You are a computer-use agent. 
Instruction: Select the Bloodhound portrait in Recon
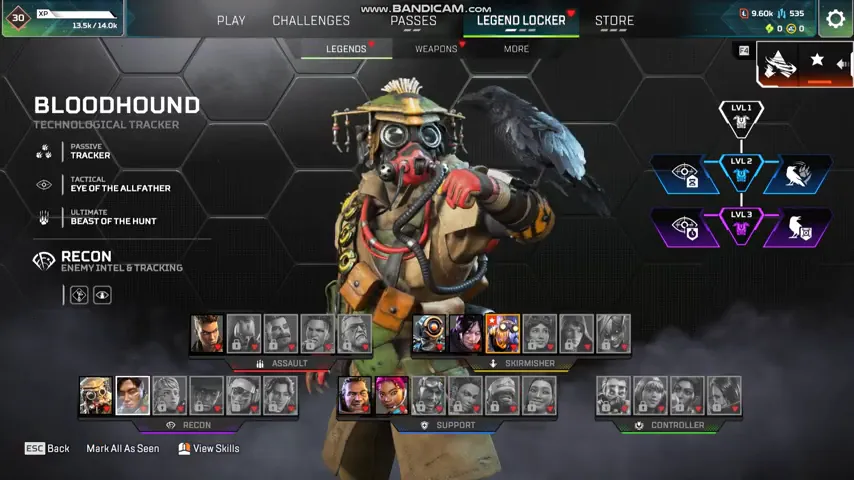(x=96, y=396)
